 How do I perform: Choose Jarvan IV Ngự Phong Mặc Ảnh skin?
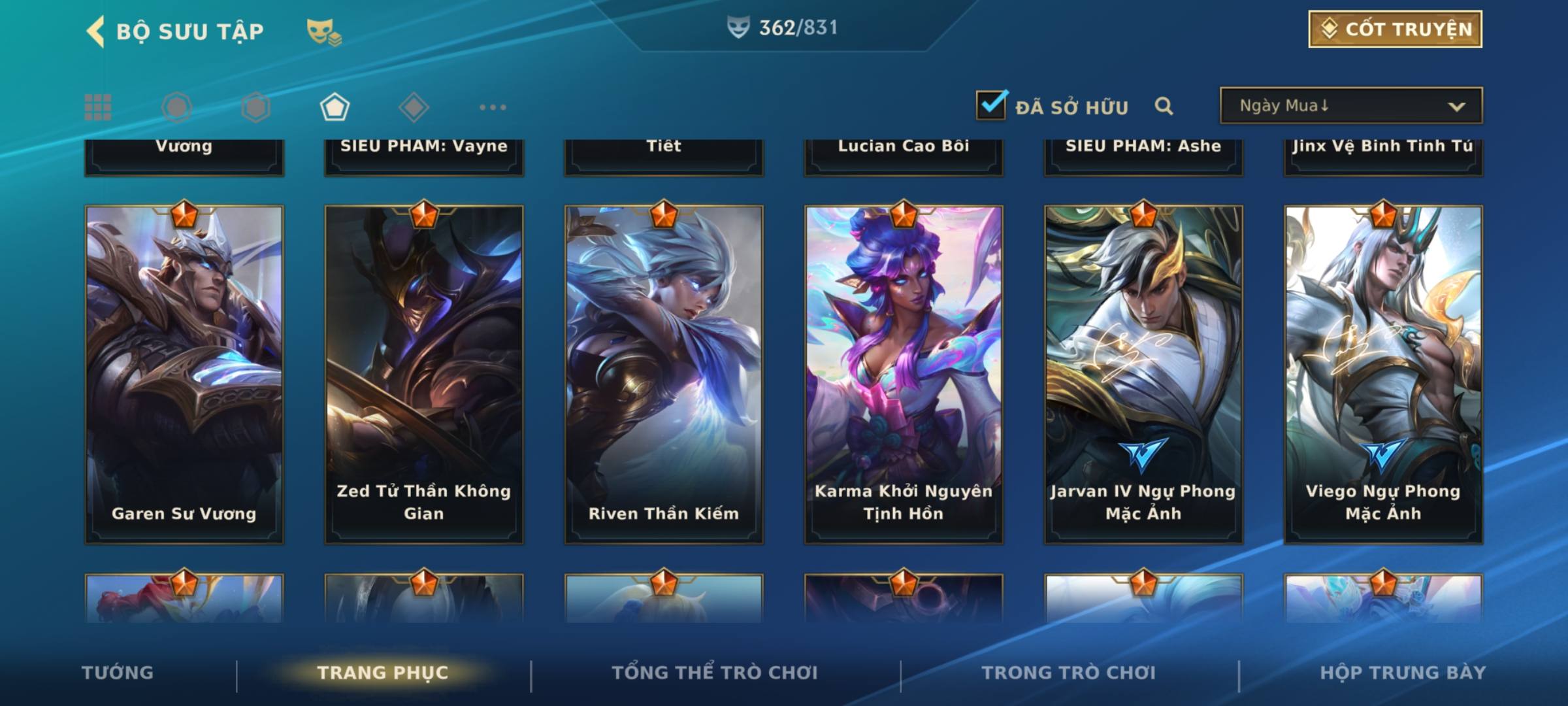click(1143, 374)
